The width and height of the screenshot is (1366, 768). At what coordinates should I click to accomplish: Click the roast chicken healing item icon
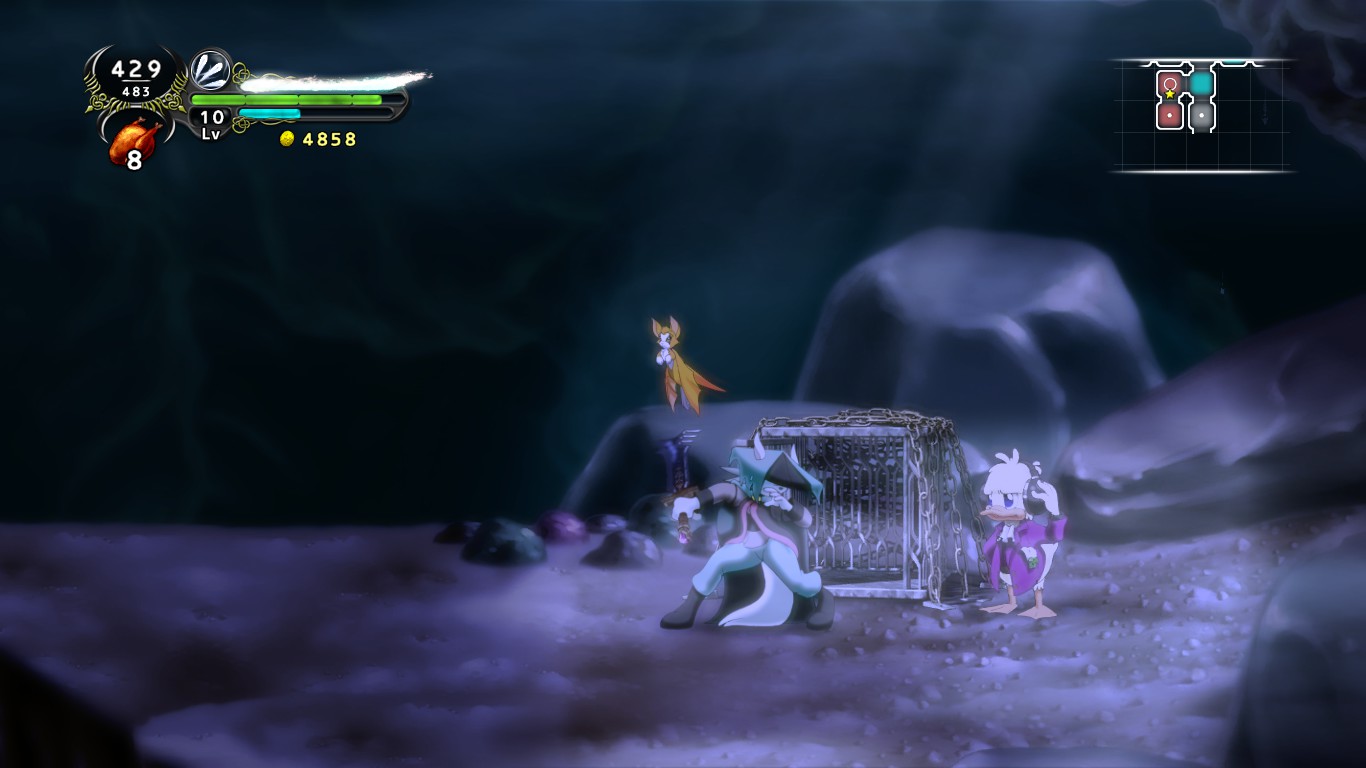tap(135, 133)
